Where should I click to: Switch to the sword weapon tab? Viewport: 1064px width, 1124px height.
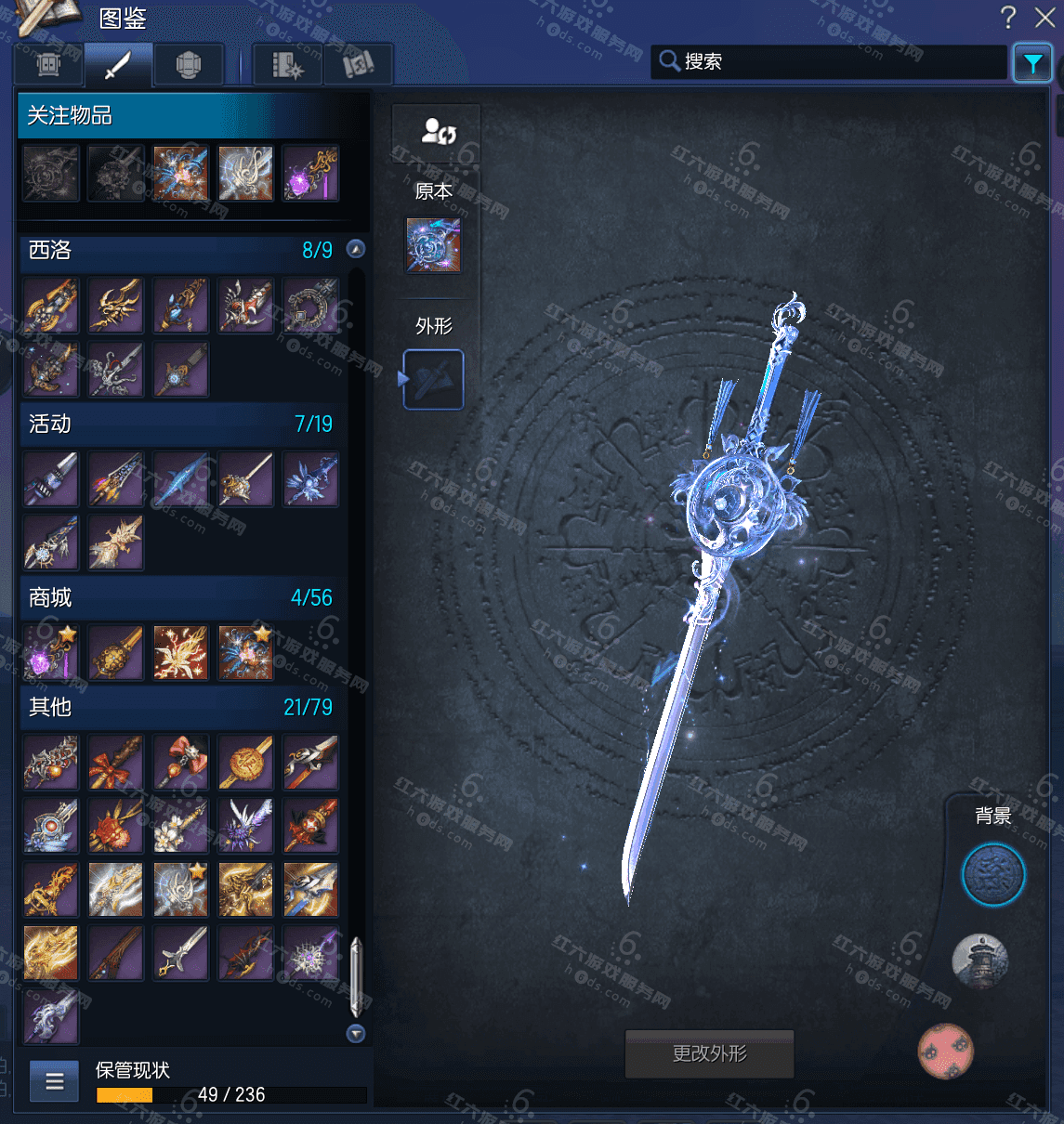coord(118,65)
